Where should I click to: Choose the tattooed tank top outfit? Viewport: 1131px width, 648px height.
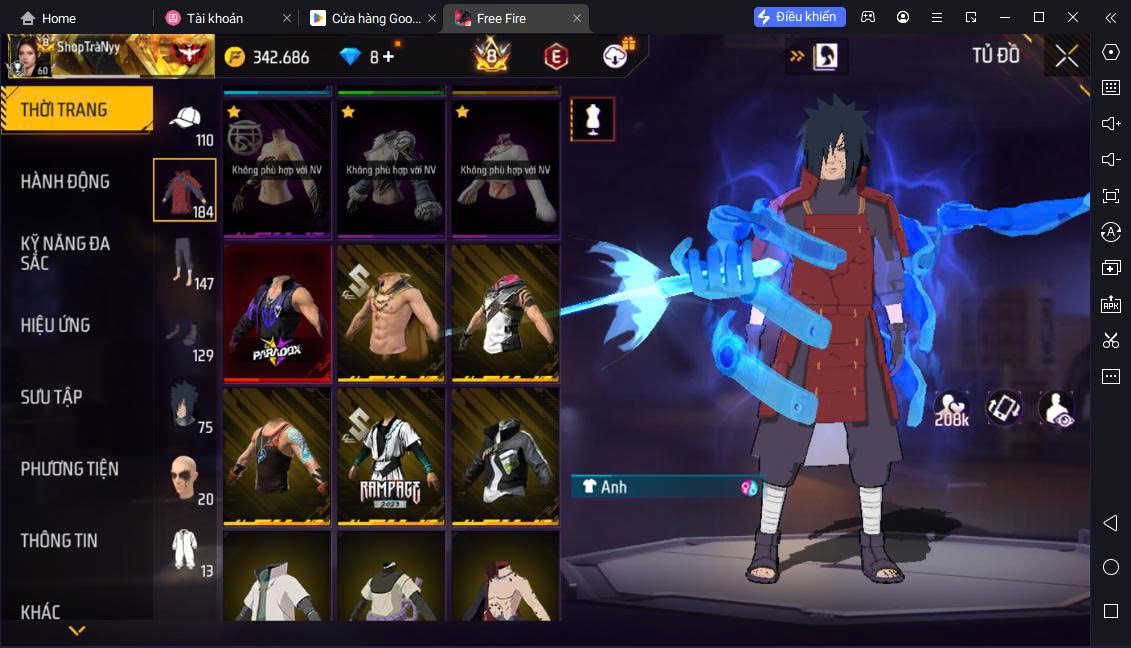point(277,456)
